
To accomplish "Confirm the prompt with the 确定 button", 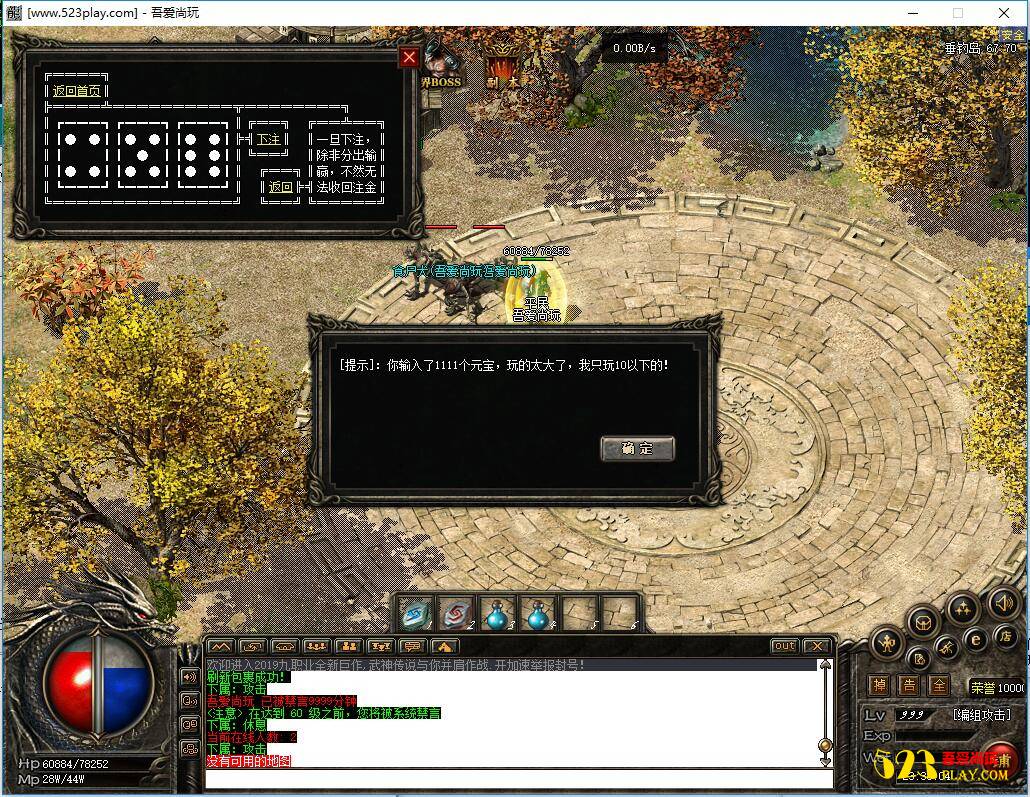I will (x=637, y=448).
